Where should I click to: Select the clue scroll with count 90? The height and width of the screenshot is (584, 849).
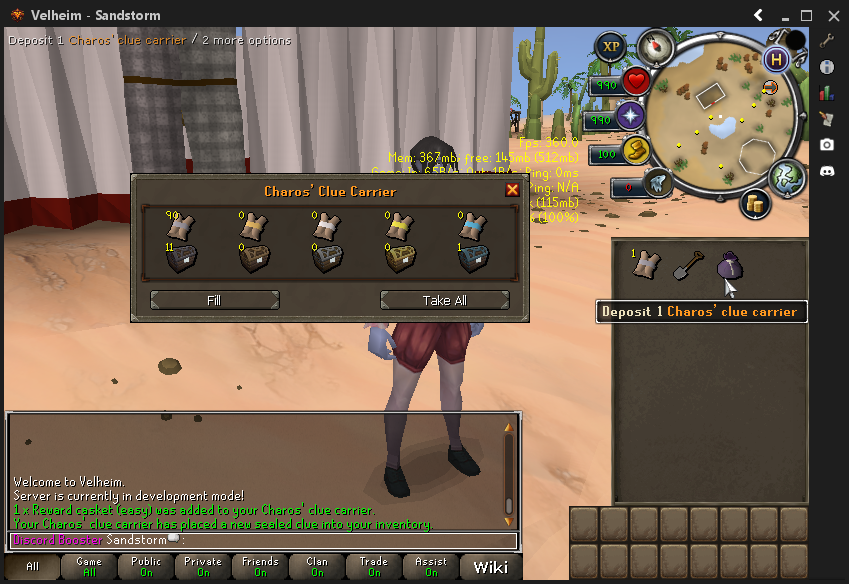click(180, 227)
